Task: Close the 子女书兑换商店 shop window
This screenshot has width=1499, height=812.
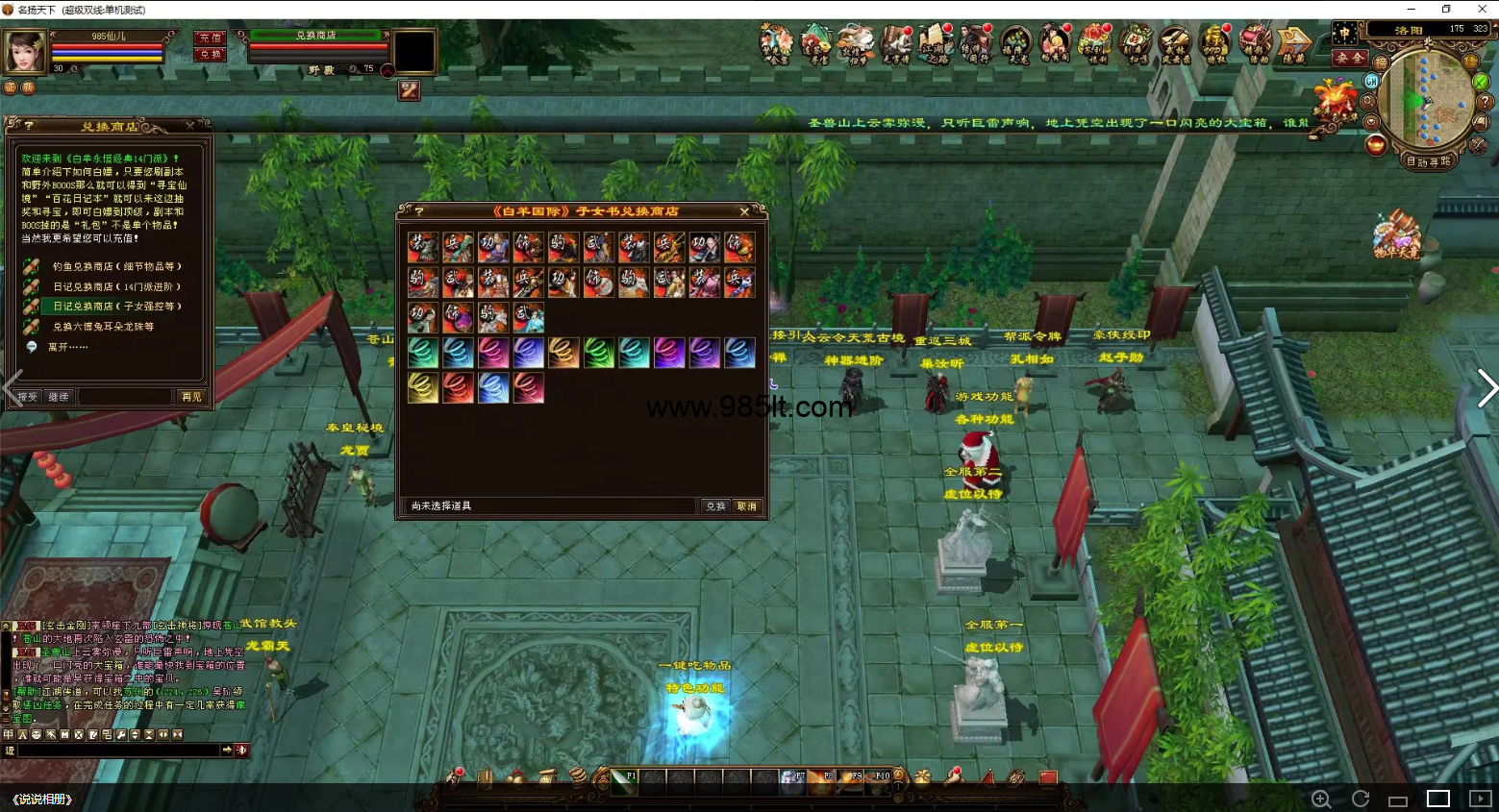Action: click(x=744, y=211)
